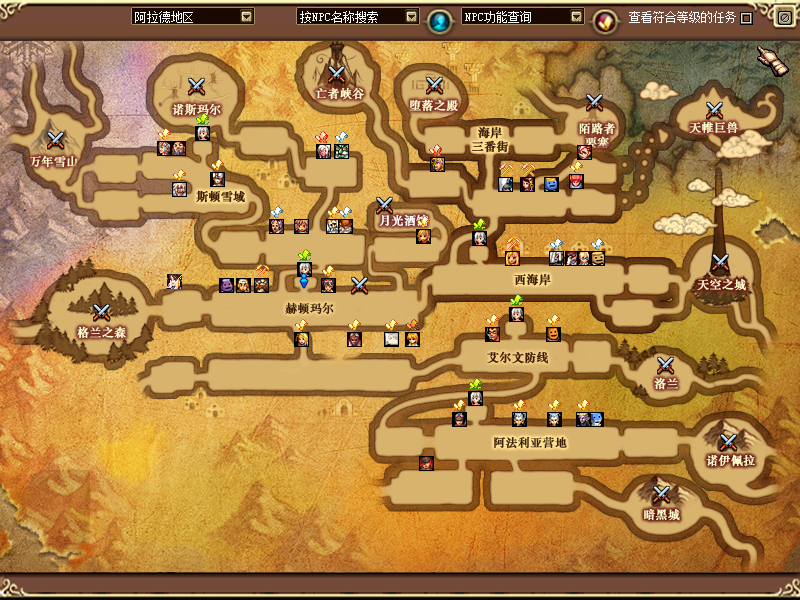Select the 天帷巨兽 dungeon marker
800x600 pixels.
(x=714, y=110)
